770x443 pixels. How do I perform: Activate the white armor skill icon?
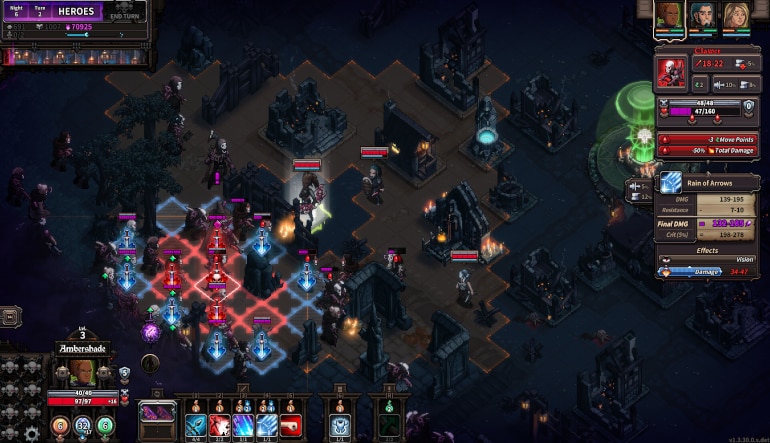coord(338,424)
